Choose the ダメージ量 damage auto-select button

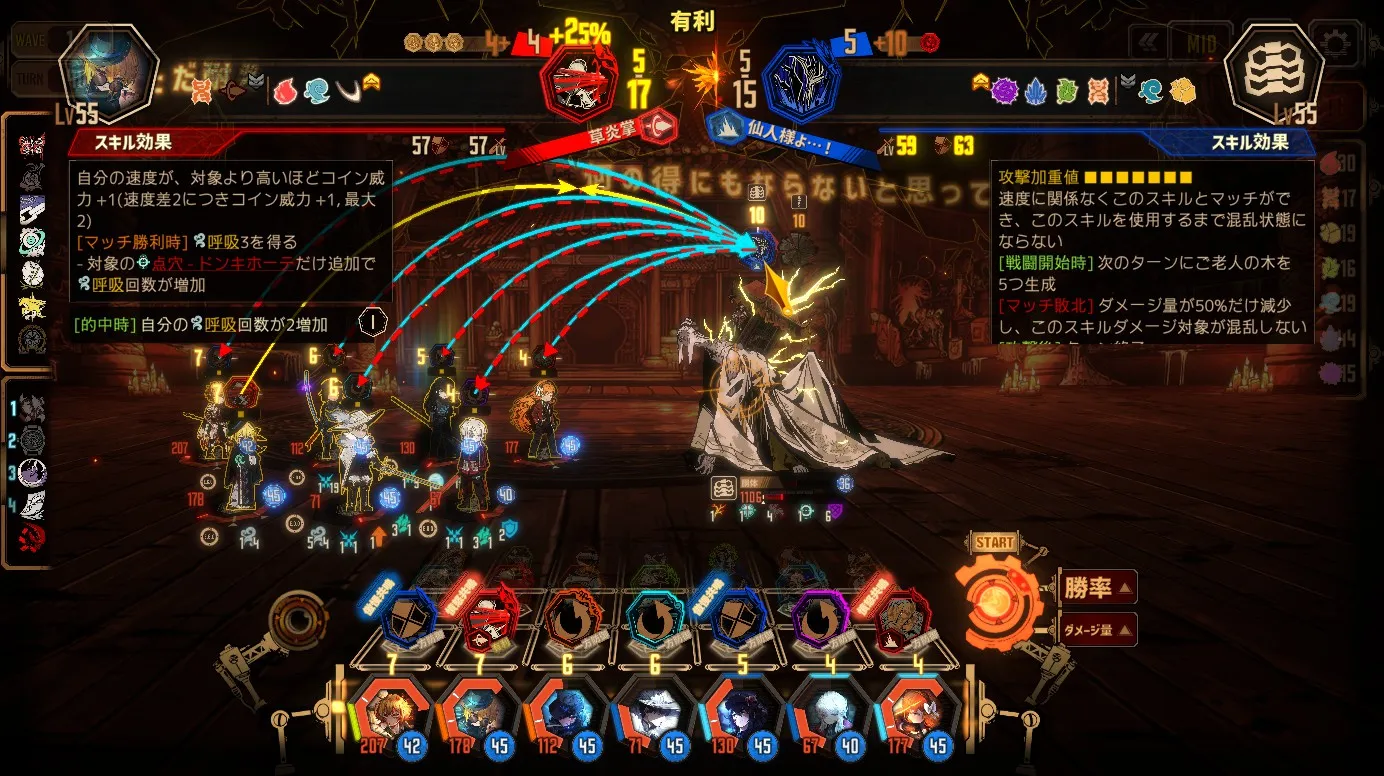[1097, 629]
